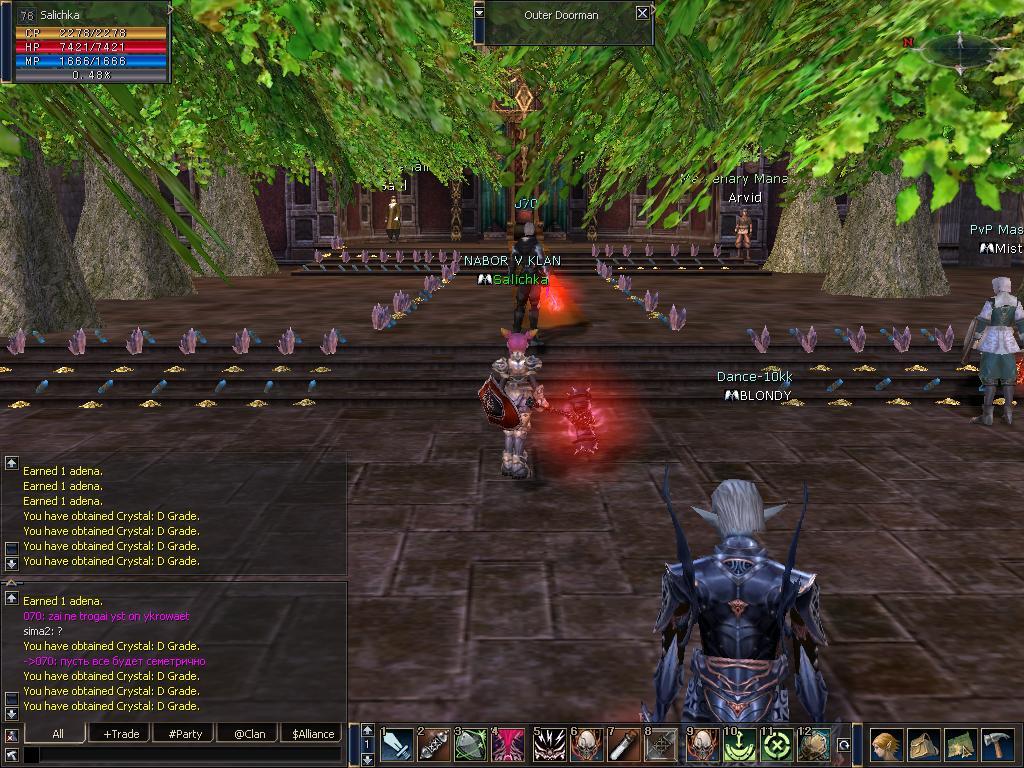Use the green anchor-arrow skill in slot 10
This screenshot has height=768, width=1024.
(x=739, y=746)
